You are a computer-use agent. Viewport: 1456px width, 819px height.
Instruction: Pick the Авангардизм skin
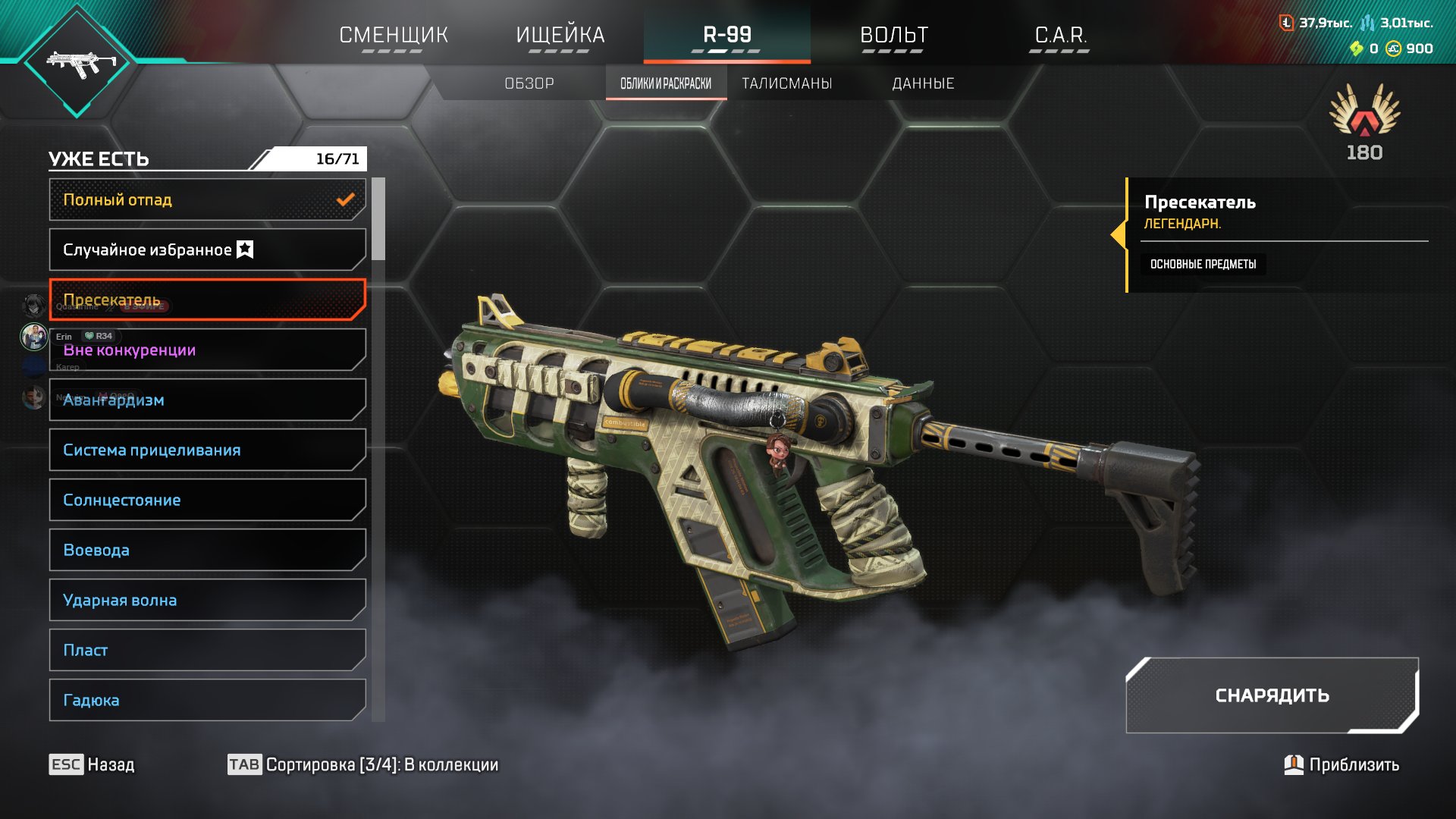pos(207,400)
